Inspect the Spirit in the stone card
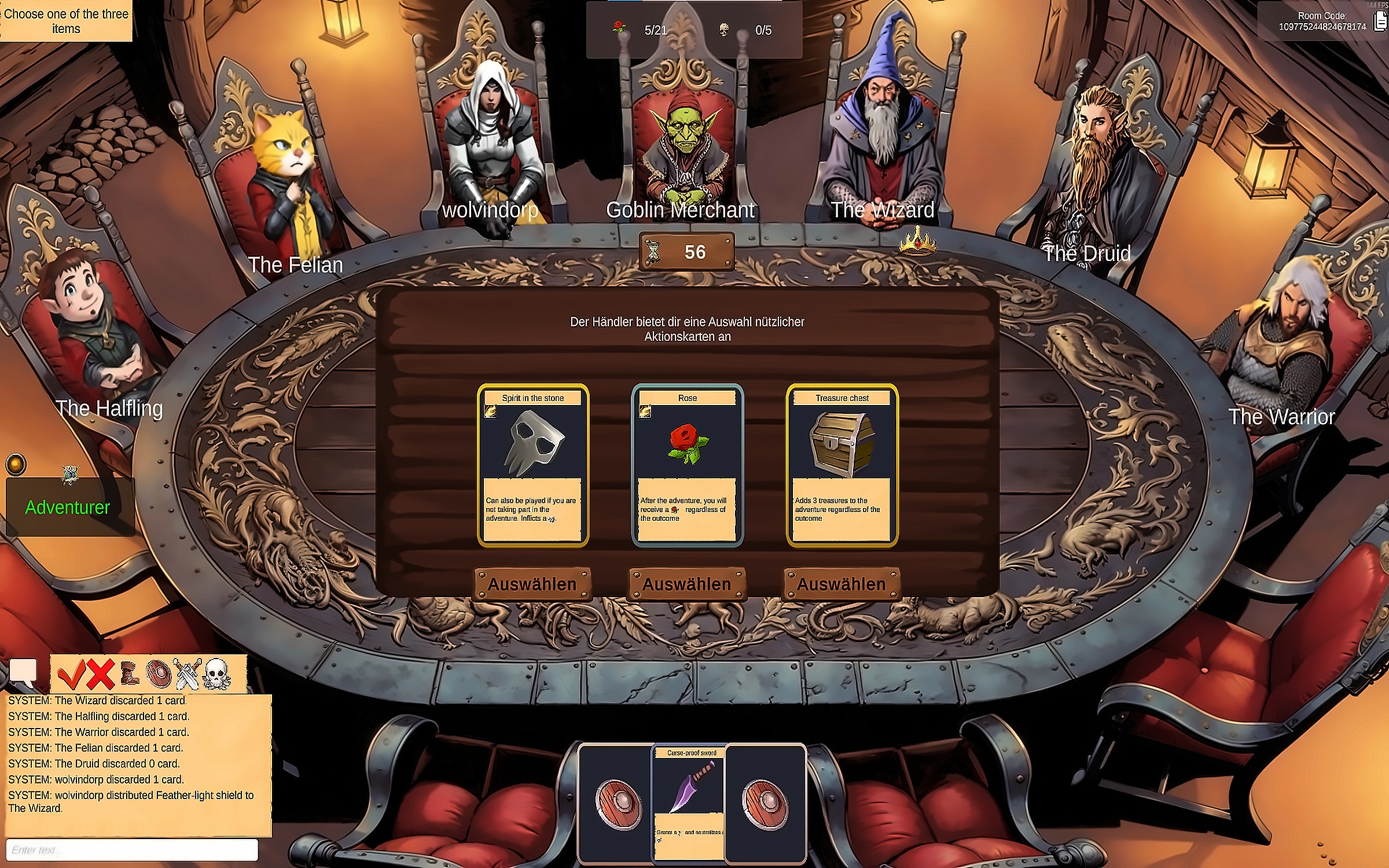The width and height of the screenshot is (1389, 868). click(x=533, y=466)
